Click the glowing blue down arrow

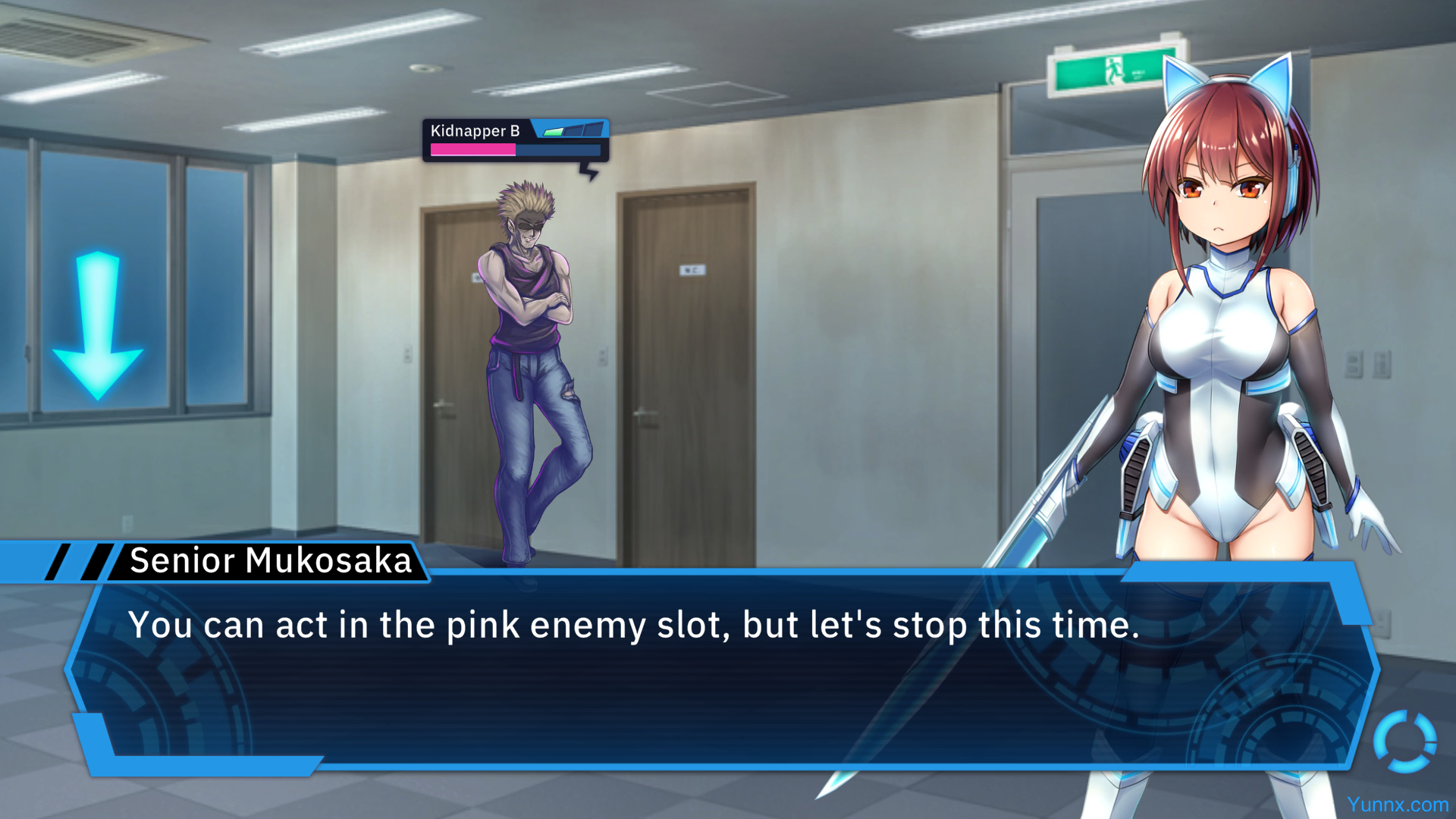[97, 325]
